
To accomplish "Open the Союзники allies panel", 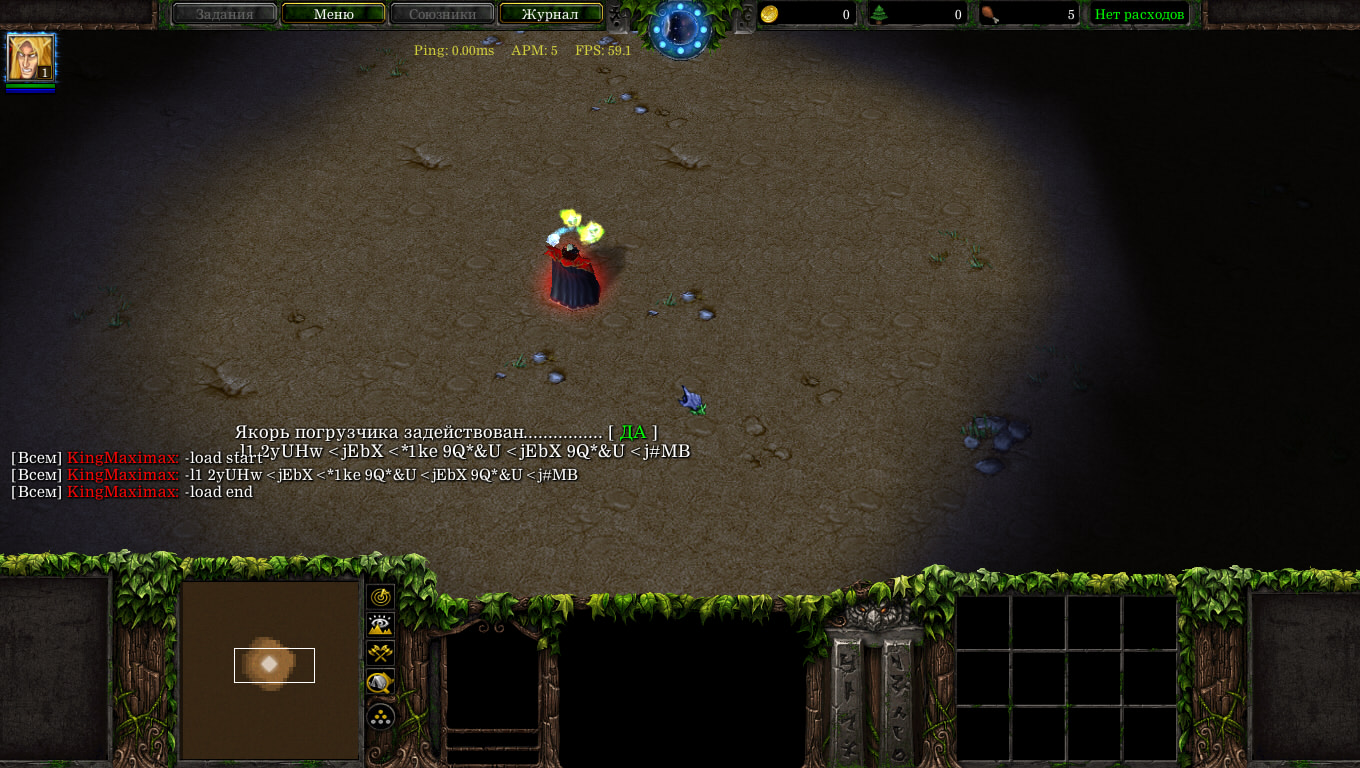I will pos(442,14).
